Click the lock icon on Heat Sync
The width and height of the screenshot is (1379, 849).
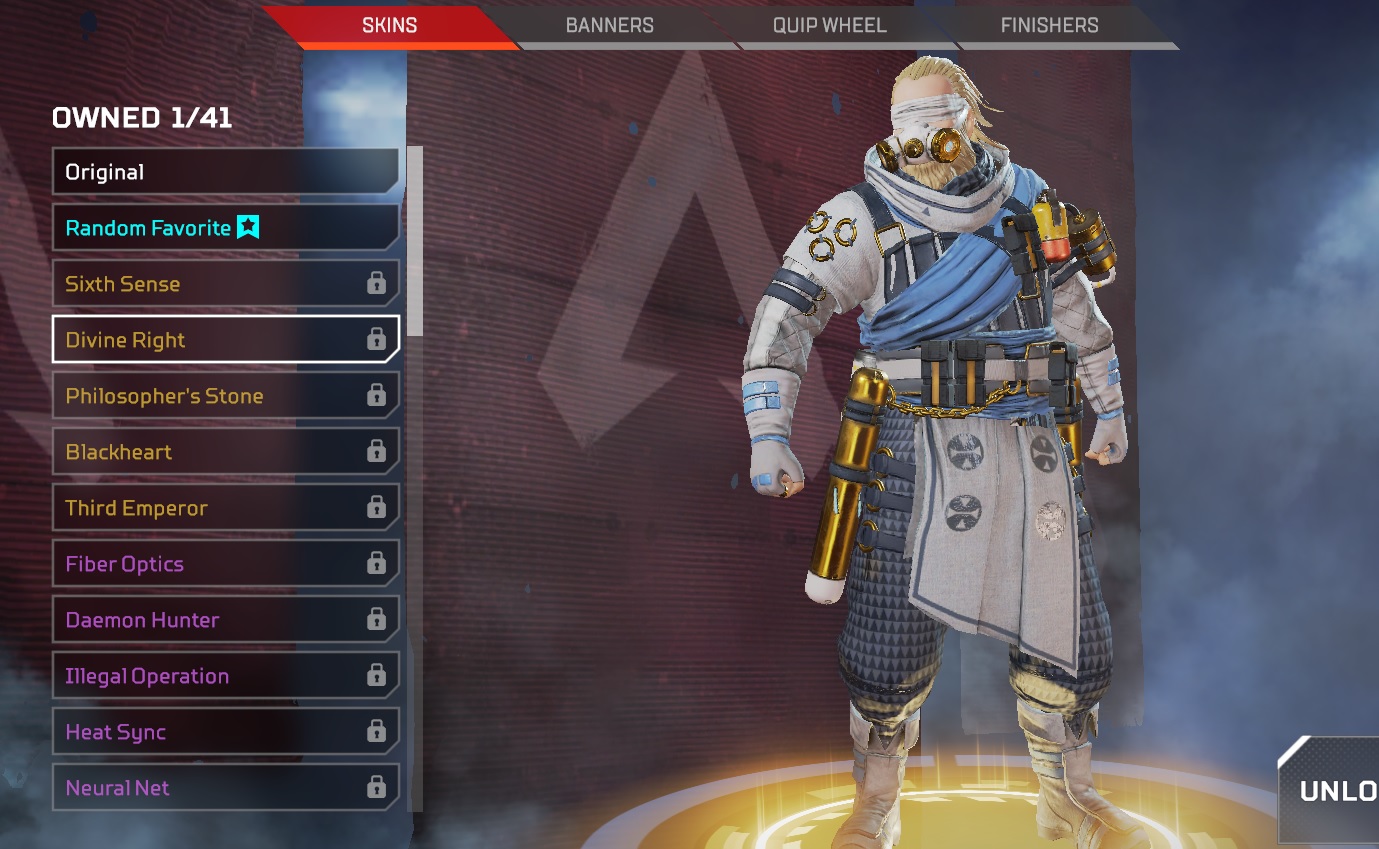(x=376, y=731)
